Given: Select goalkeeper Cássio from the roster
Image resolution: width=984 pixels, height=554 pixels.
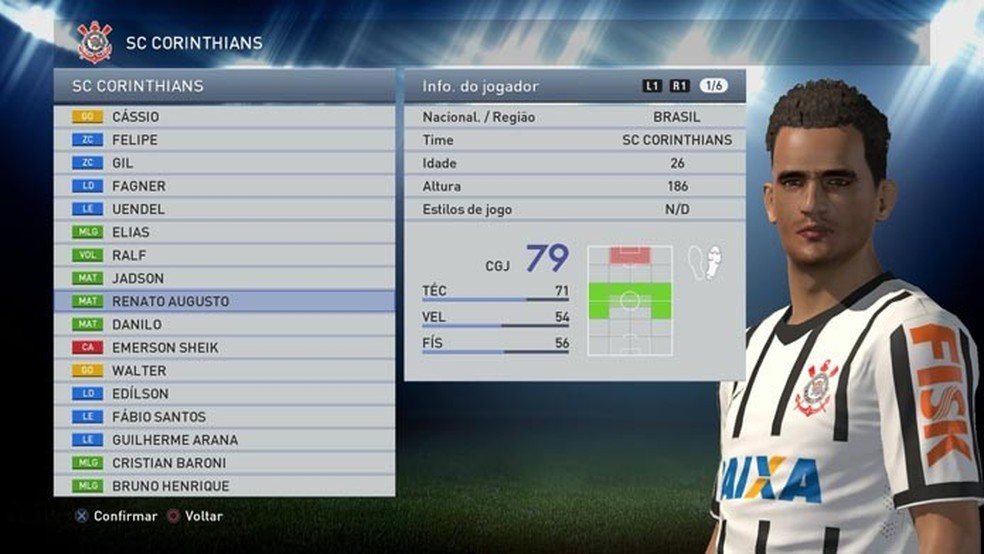Looking at the screenshot, I should [x=224, y=117].
